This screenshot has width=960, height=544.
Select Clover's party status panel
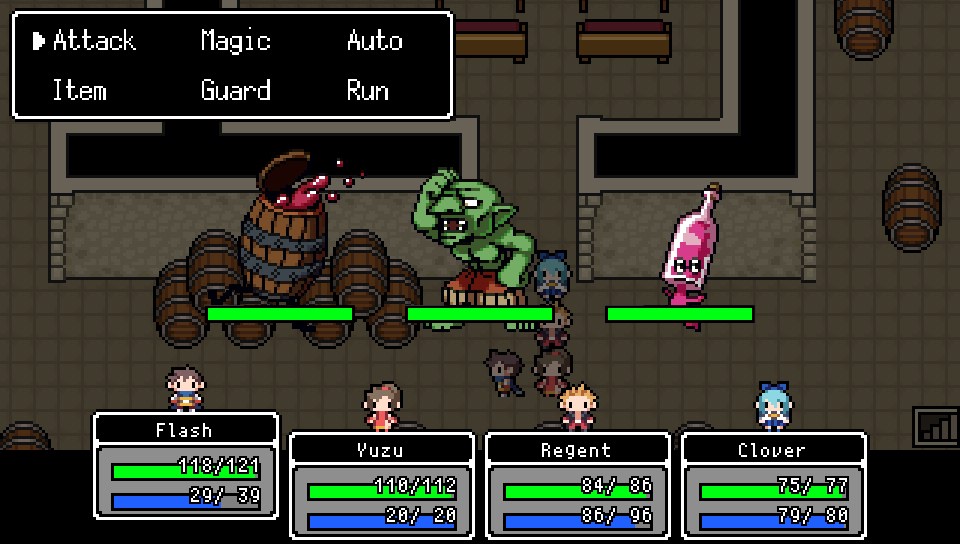(773, 484)
